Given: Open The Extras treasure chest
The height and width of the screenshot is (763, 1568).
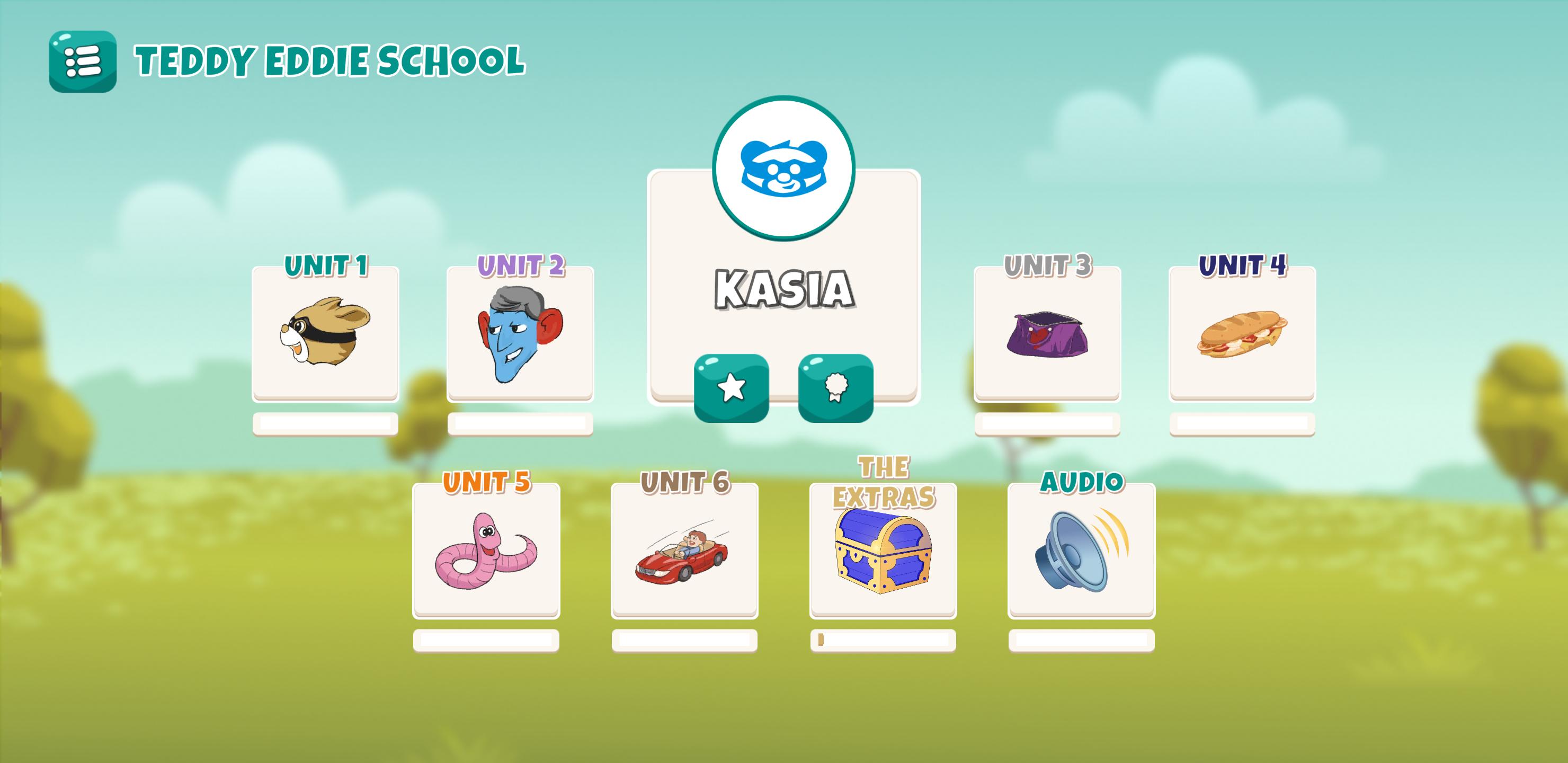Looking at the screenshot, I should coord(883,550).
